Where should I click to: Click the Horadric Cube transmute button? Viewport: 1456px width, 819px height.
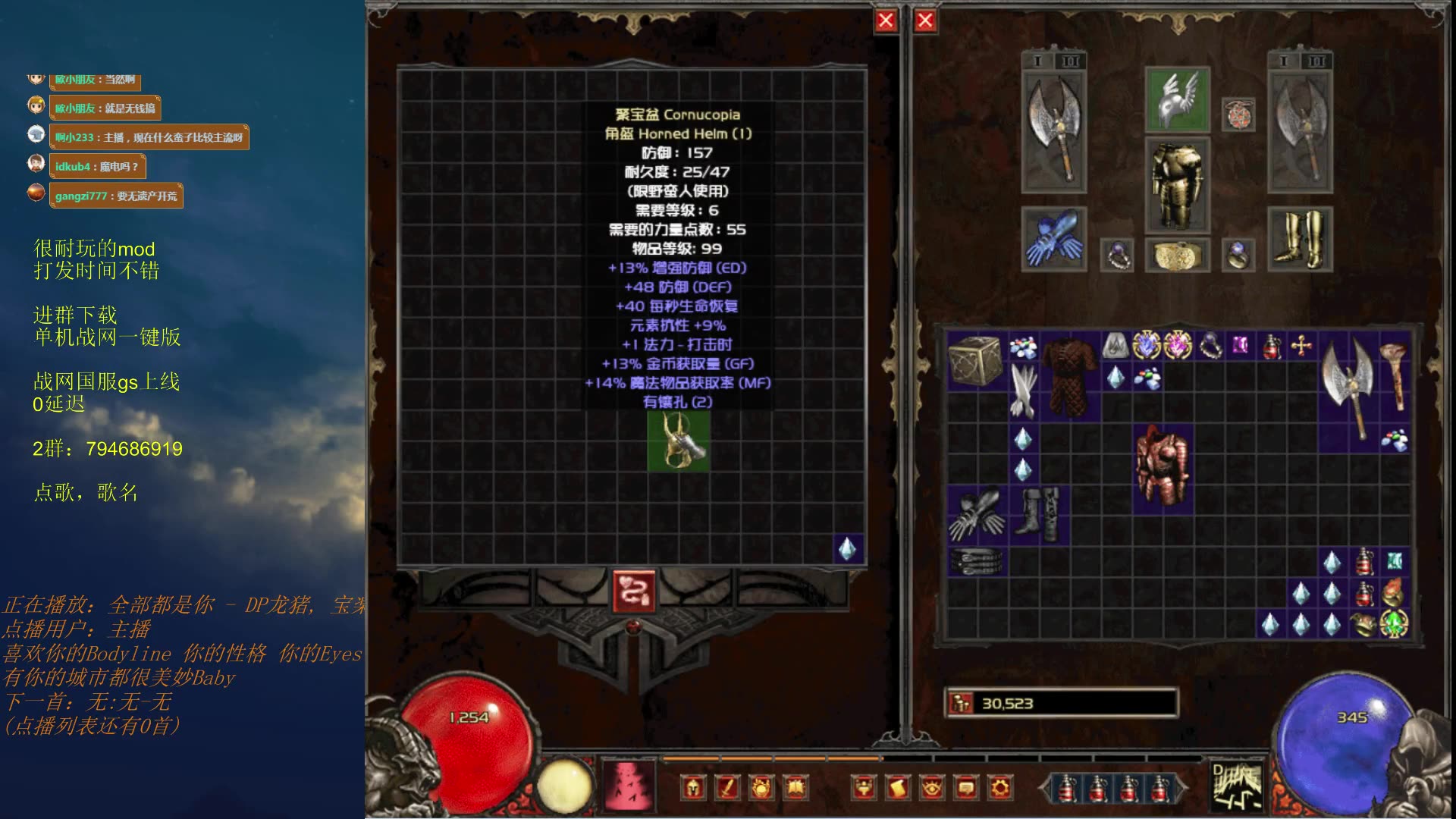(x=634, y=591)
